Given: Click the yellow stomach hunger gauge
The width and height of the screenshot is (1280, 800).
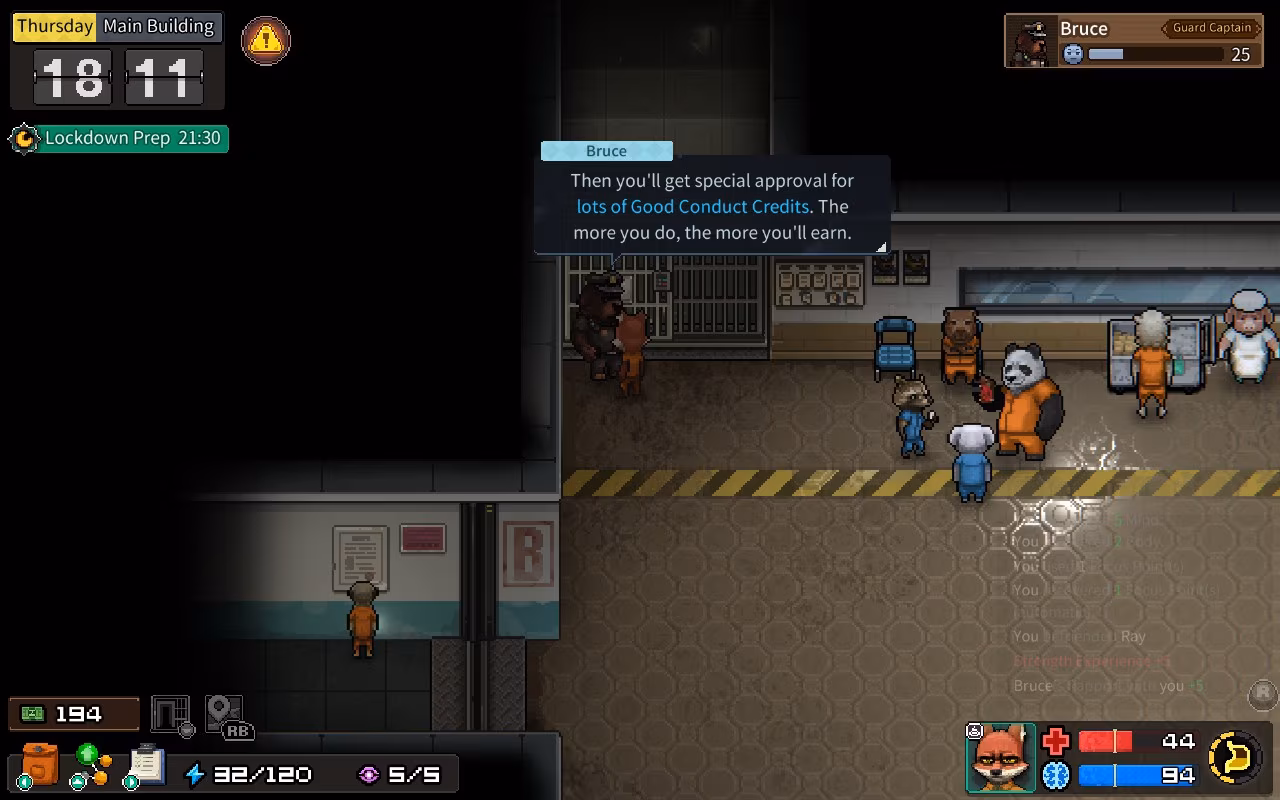Looking at the screenshot, I should click(x=1235, y=757).
